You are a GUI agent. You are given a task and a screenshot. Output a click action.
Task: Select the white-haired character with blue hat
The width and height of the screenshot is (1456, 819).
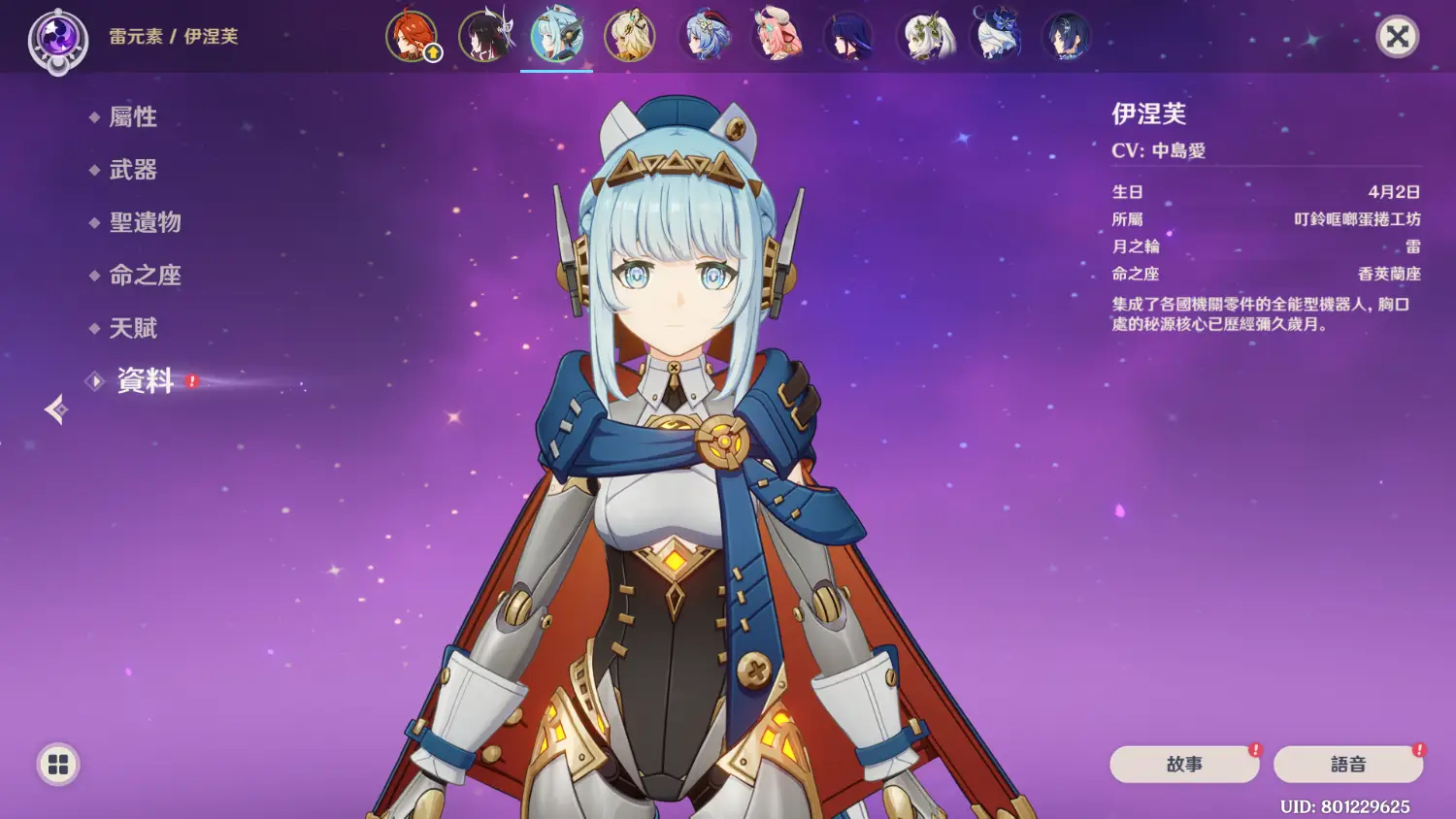tap(997, 37)
